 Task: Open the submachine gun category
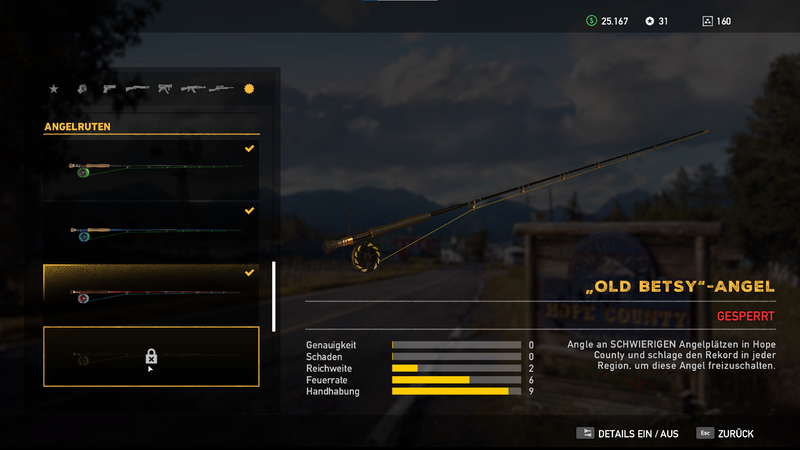click(x=164, y=89)
